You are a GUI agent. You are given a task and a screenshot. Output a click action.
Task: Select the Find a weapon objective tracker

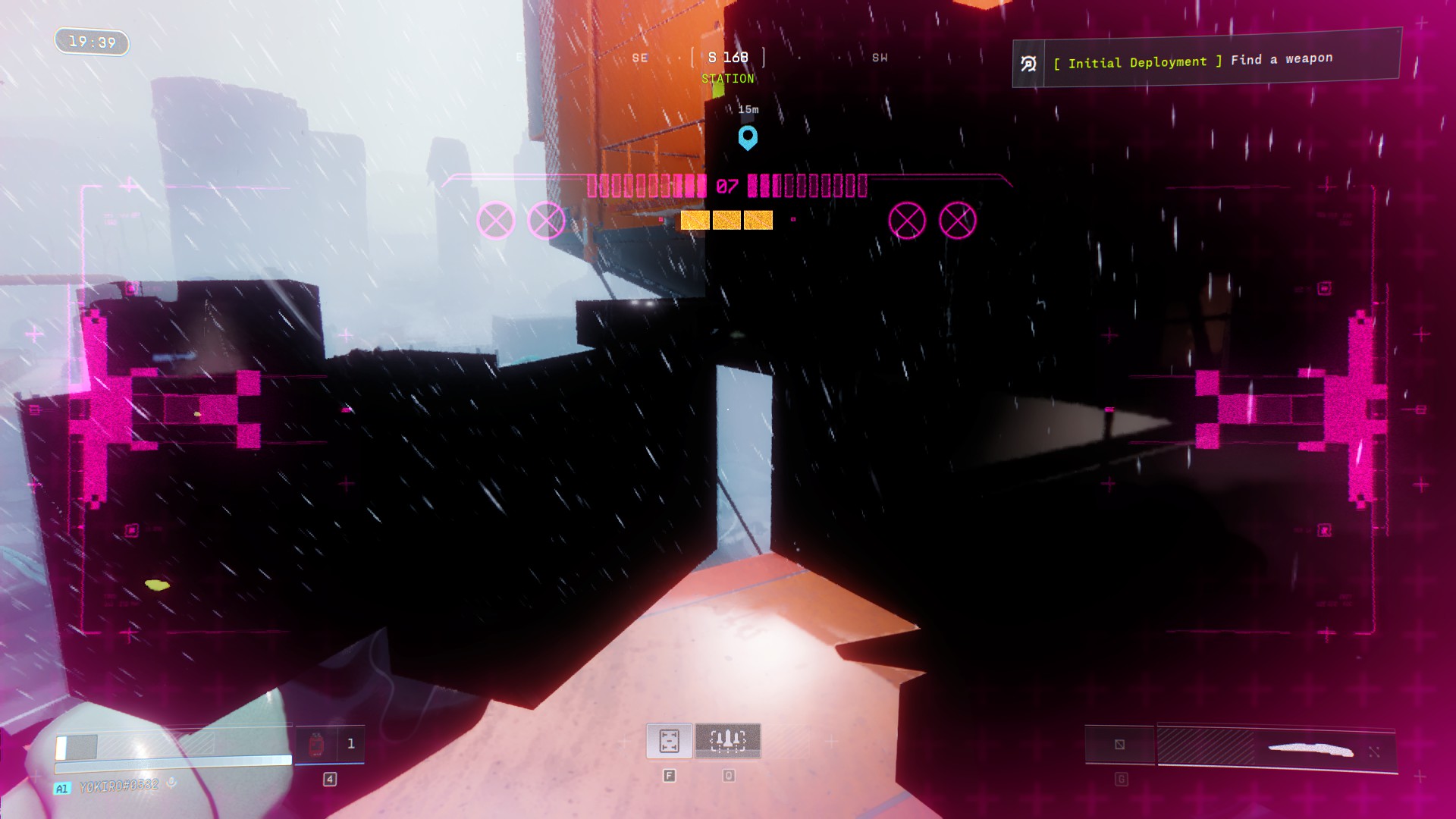1206,61
